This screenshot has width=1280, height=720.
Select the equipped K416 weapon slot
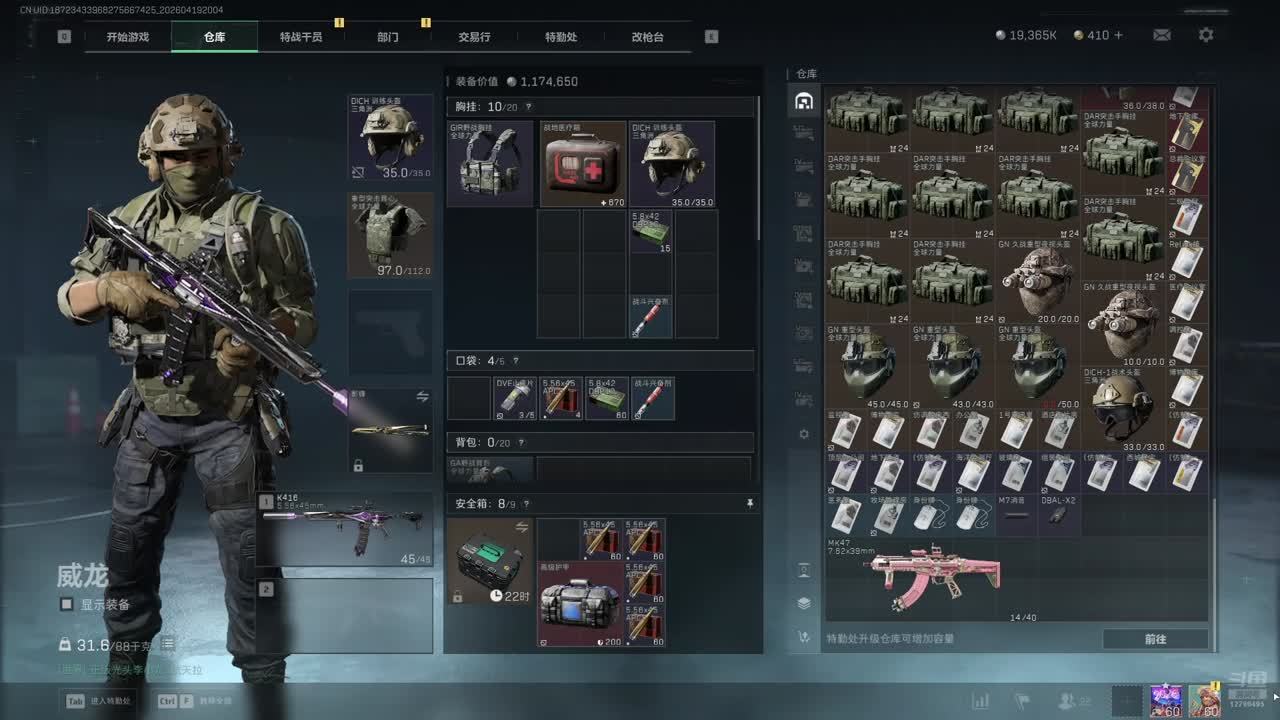pos(345,529)
